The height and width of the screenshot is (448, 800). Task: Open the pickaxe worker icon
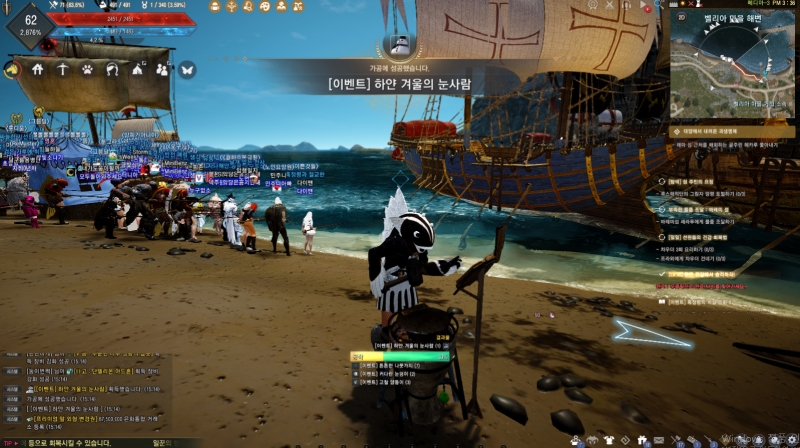tap(62, 70)
